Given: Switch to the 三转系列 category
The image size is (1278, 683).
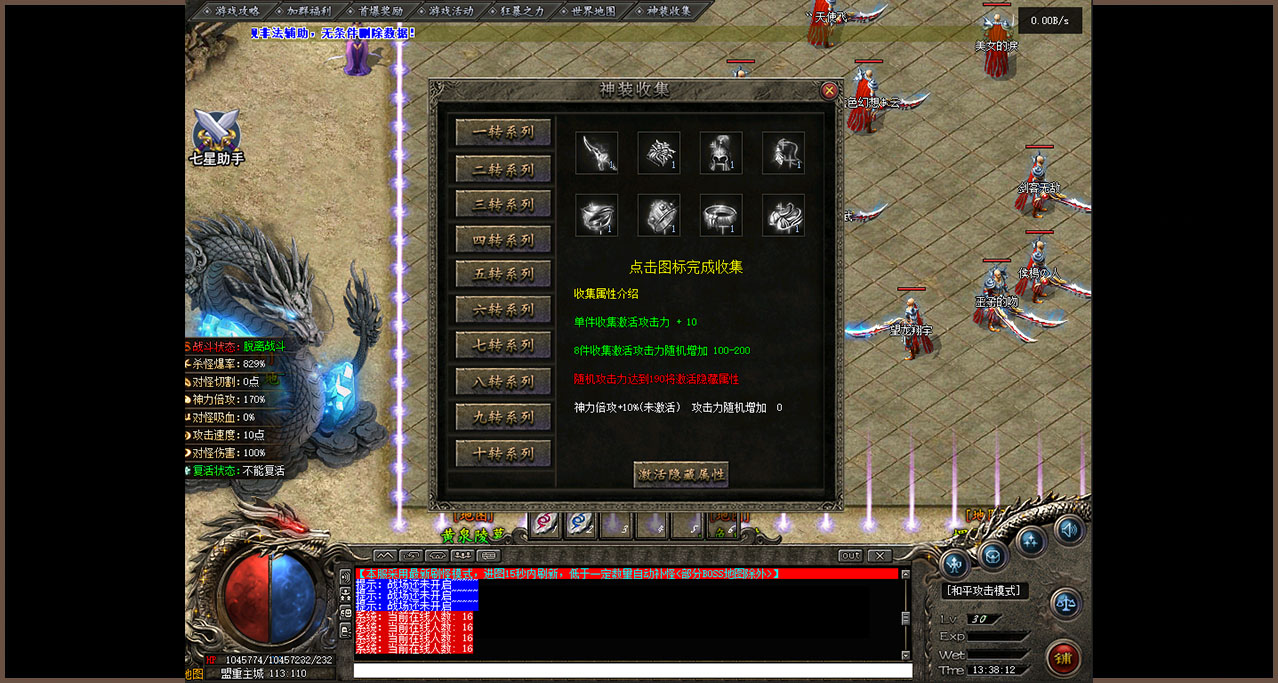Looking at the screenshot, I should tap(503, 204).
